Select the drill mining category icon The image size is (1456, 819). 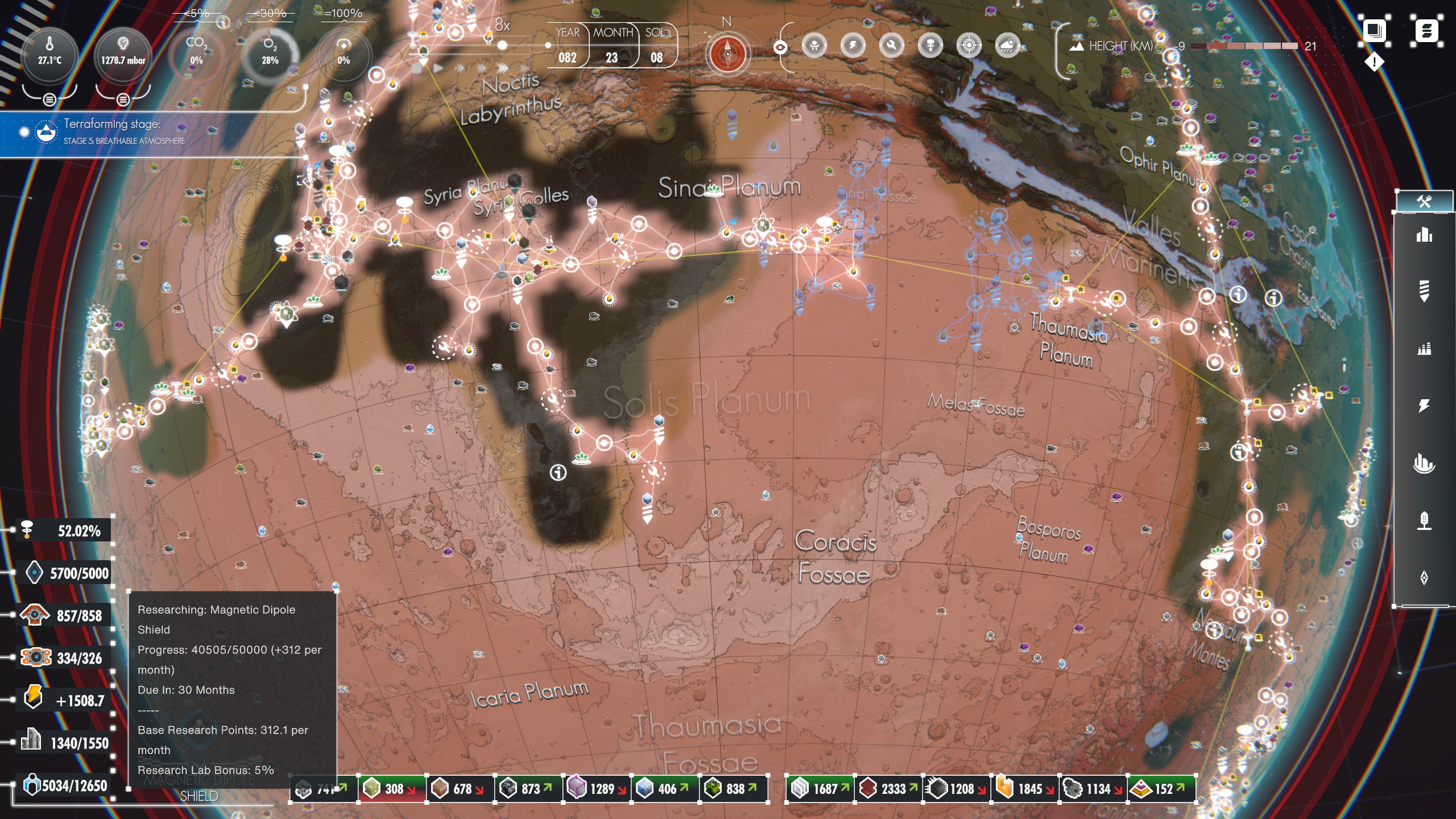(x=1424, y=291)
